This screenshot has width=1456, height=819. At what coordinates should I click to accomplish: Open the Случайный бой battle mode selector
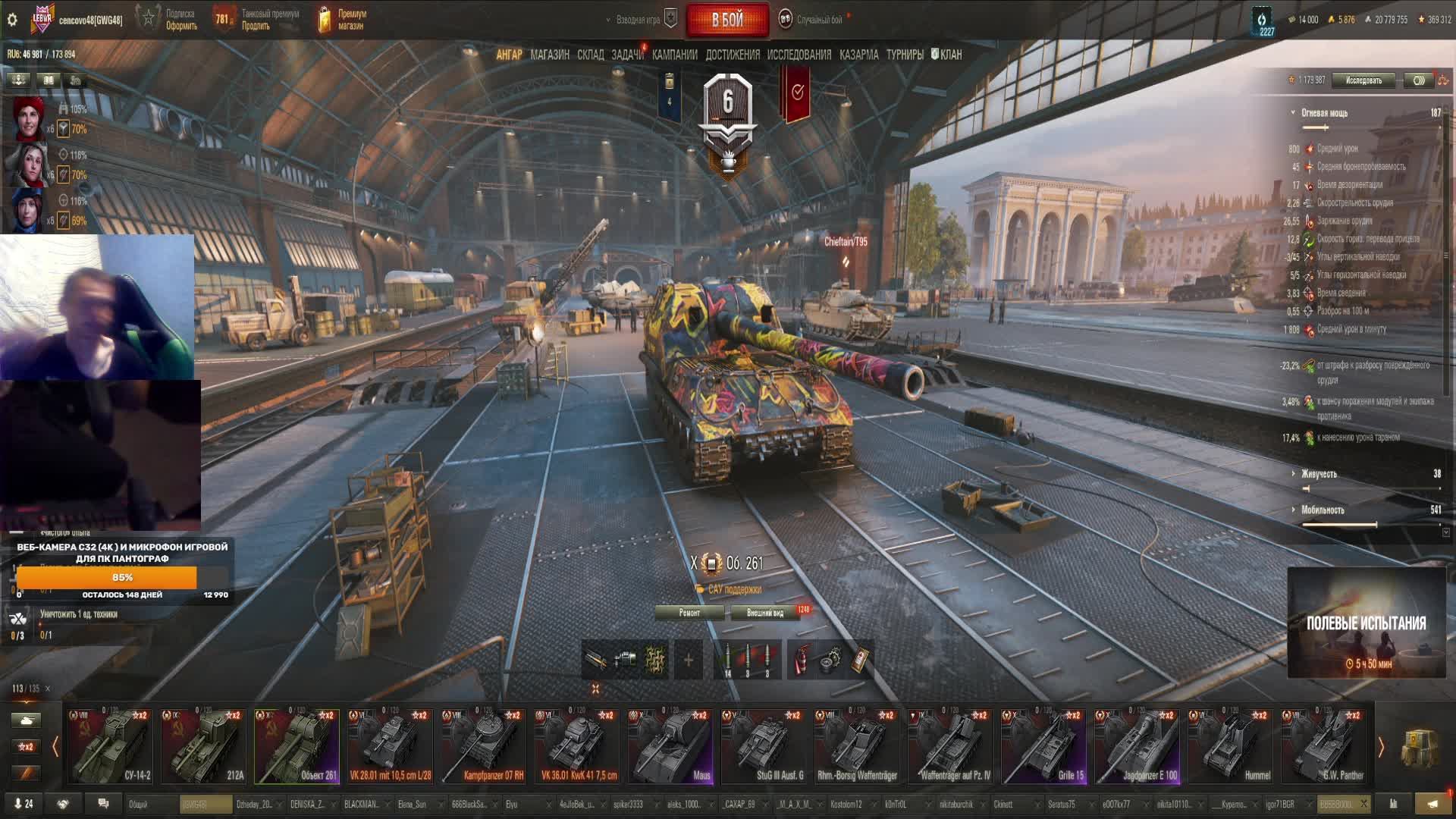(x=818, y=20)
